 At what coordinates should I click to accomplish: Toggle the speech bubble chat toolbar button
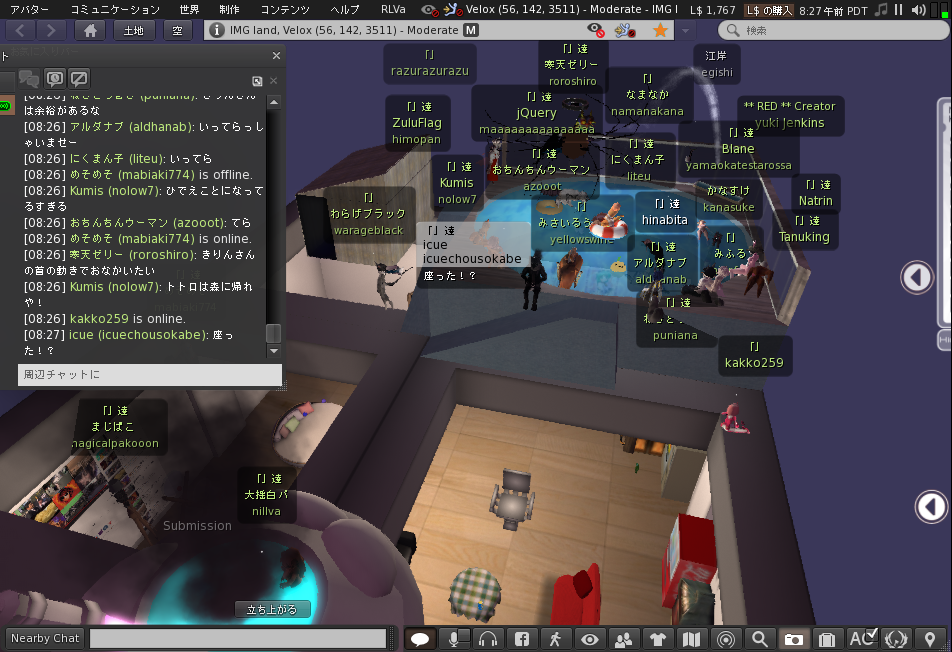(x=421, y=639)
